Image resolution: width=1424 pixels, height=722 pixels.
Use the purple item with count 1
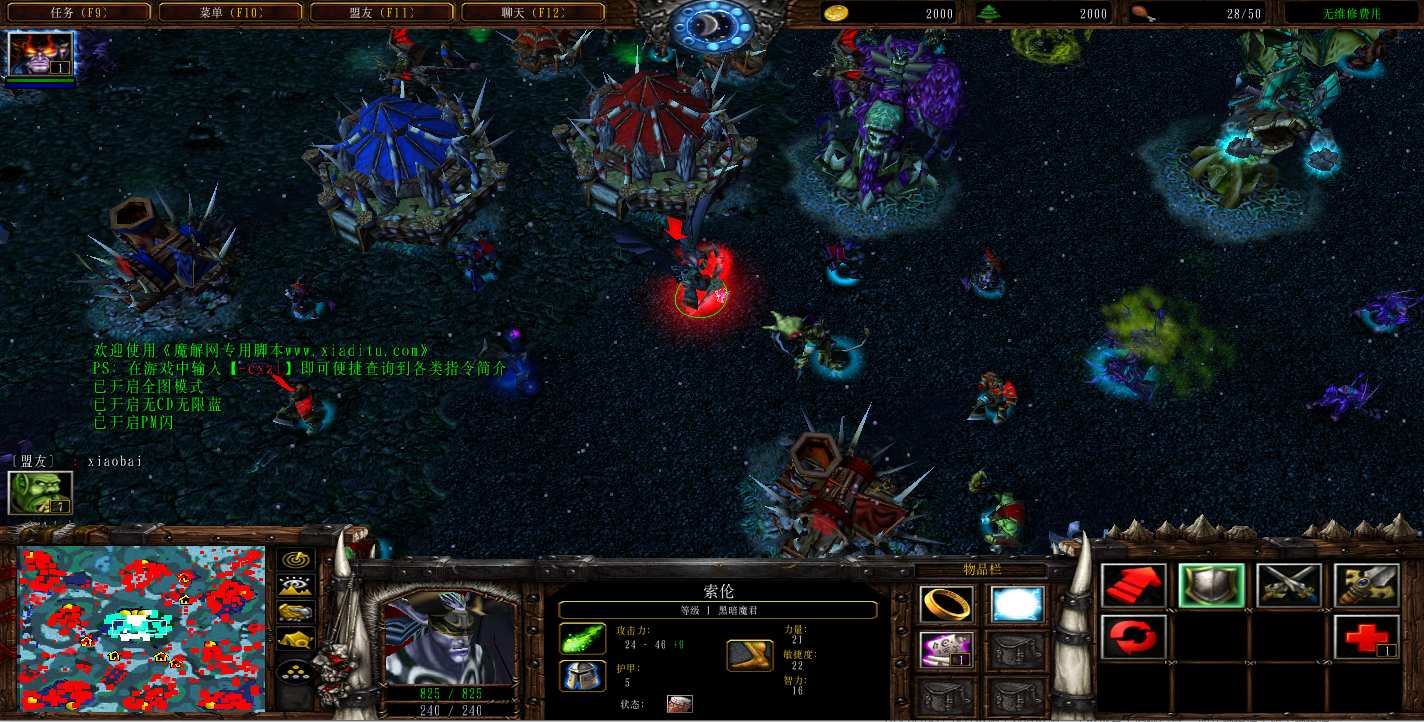click(945, 650)
